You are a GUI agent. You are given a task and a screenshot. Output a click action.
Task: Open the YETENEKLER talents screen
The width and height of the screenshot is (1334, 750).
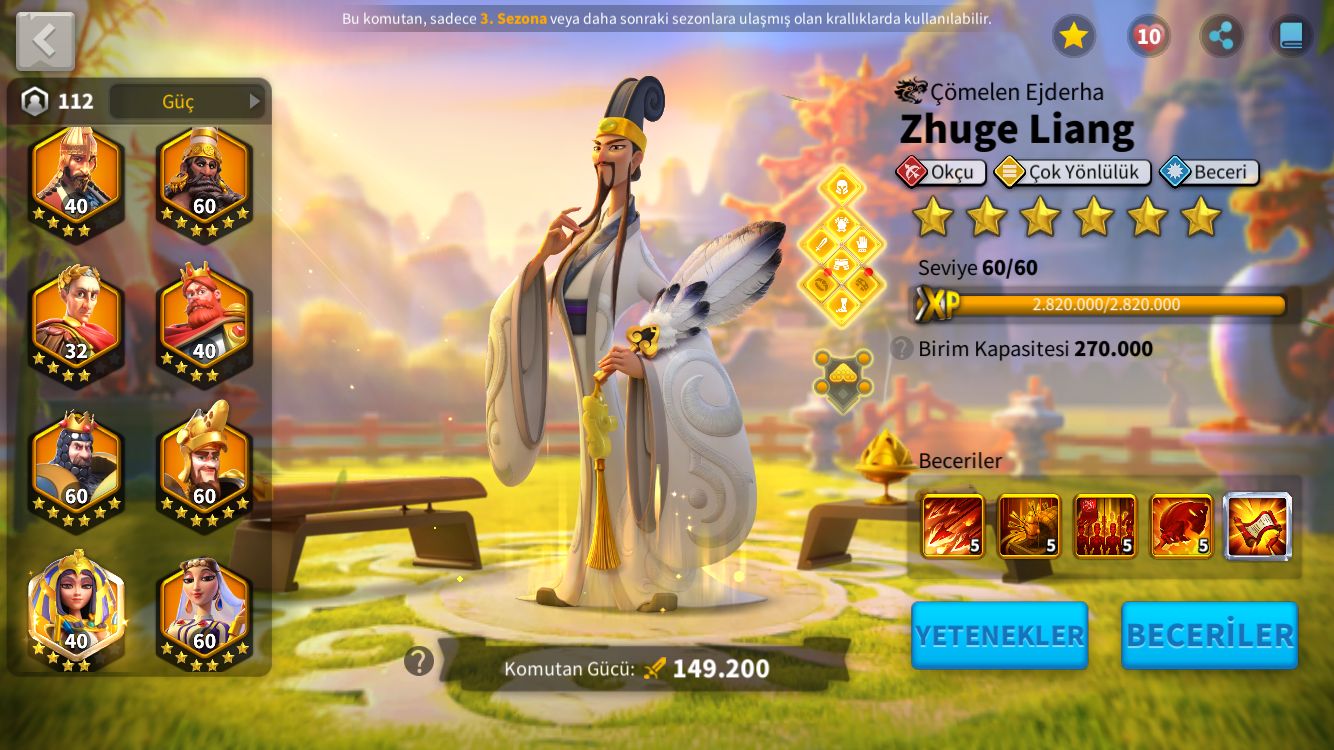pyautogui.click(x=999, y=635)
